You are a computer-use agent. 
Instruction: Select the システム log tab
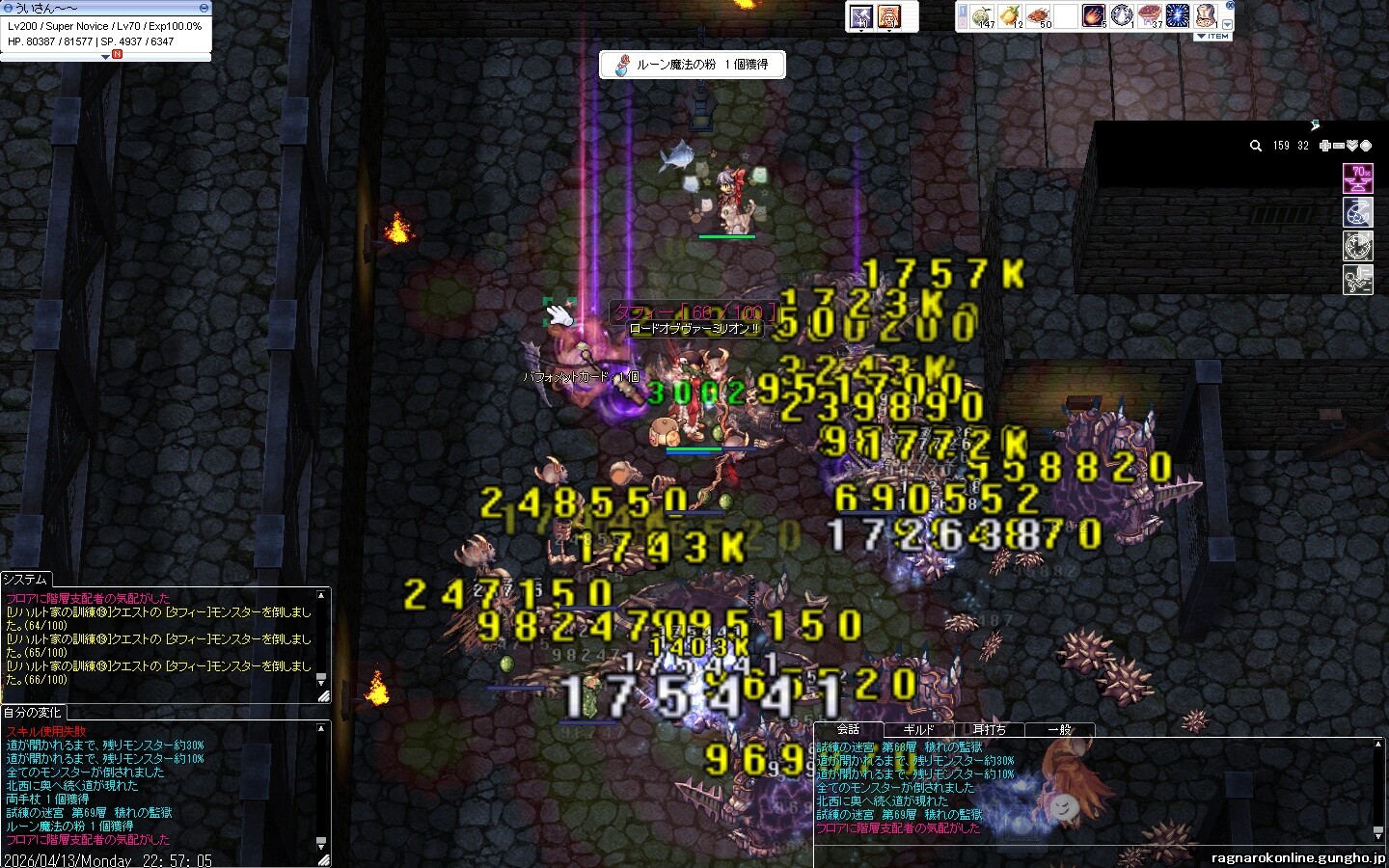(26, 579)
